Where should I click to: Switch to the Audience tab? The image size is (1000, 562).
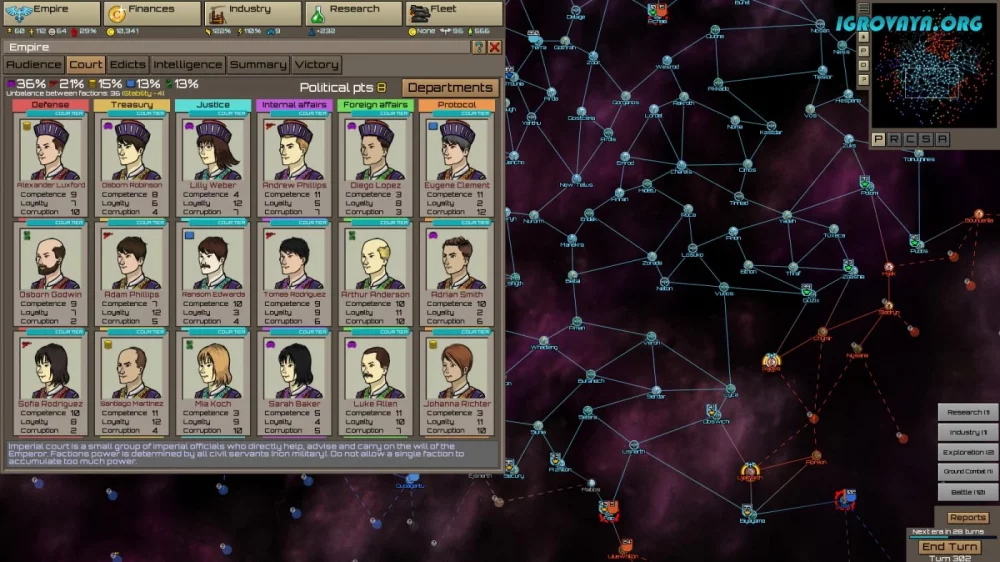click(x=34, y=65)
